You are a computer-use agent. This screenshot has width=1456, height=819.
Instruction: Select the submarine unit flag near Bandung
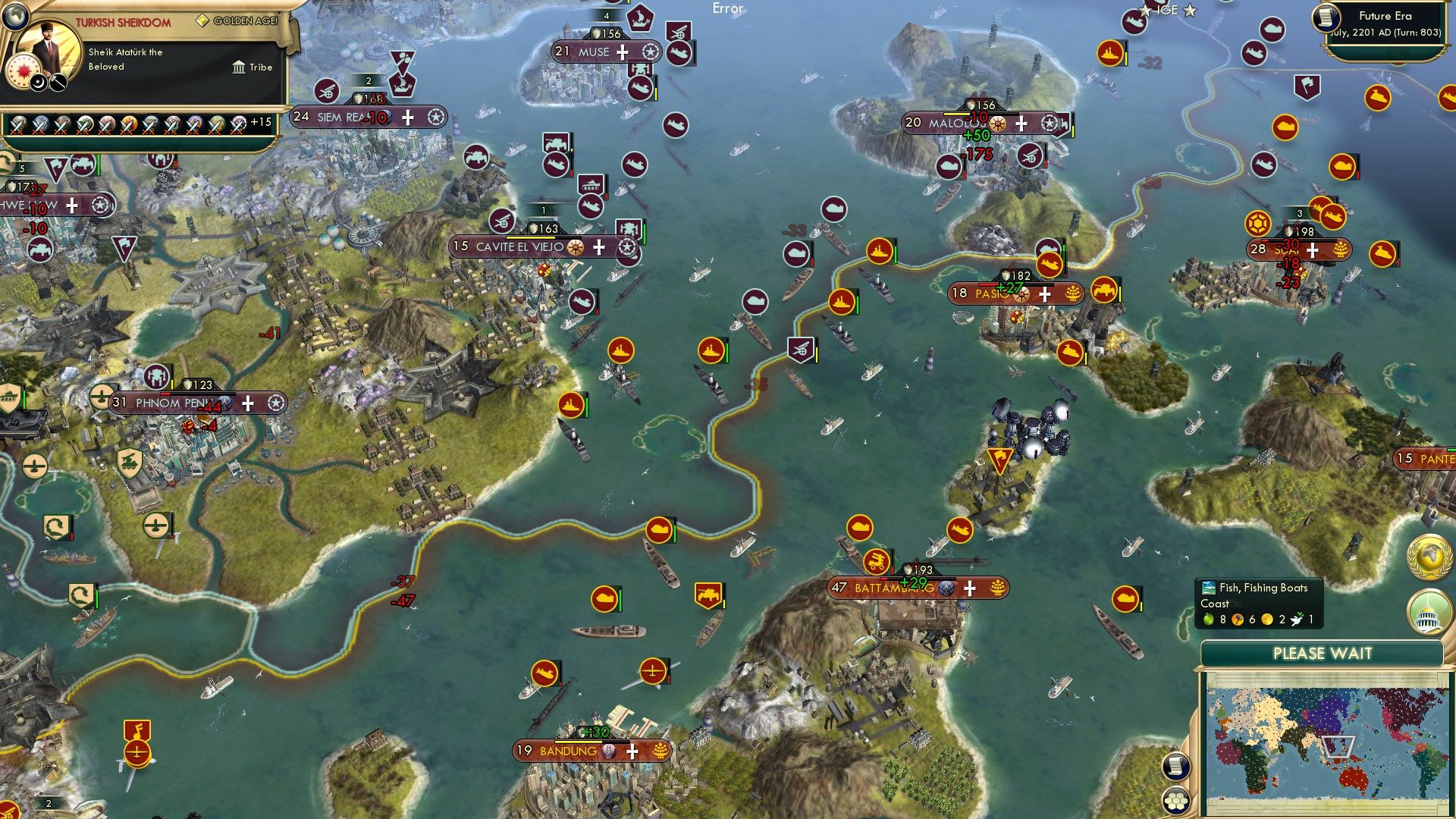[x=544, y=673]
